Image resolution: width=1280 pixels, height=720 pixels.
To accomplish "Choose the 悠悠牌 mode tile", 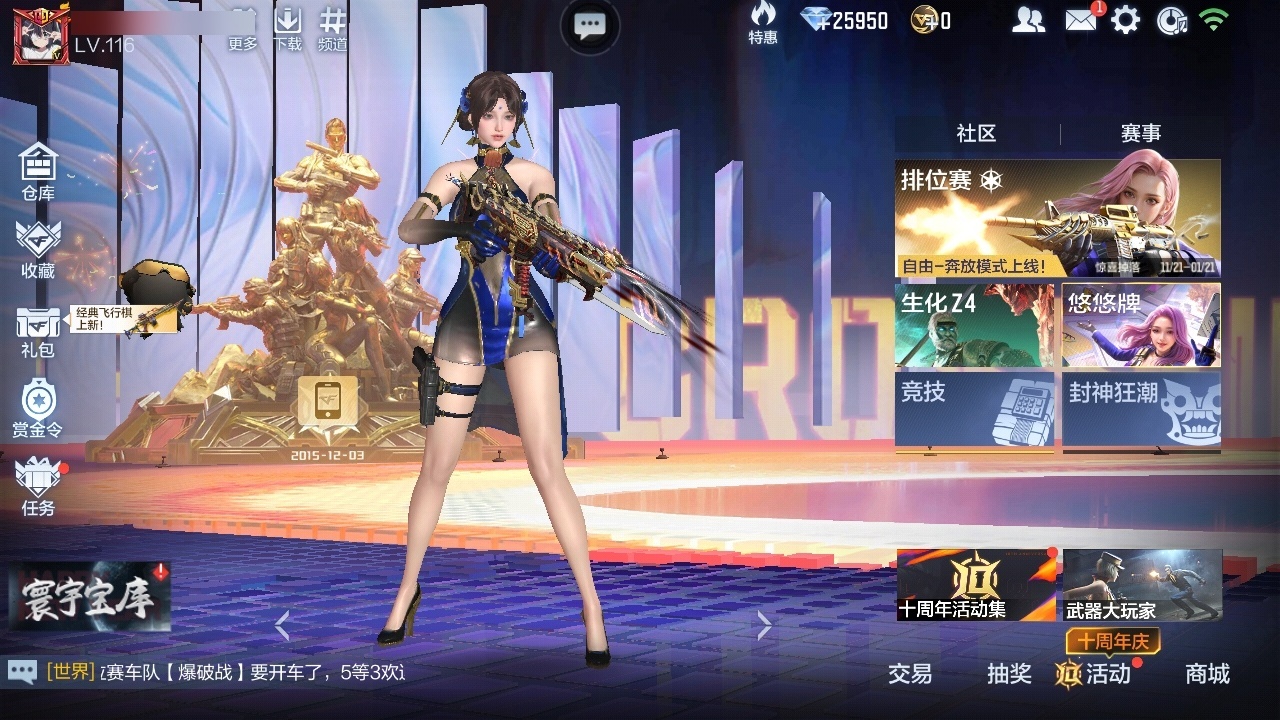I will pos(1141,326).
